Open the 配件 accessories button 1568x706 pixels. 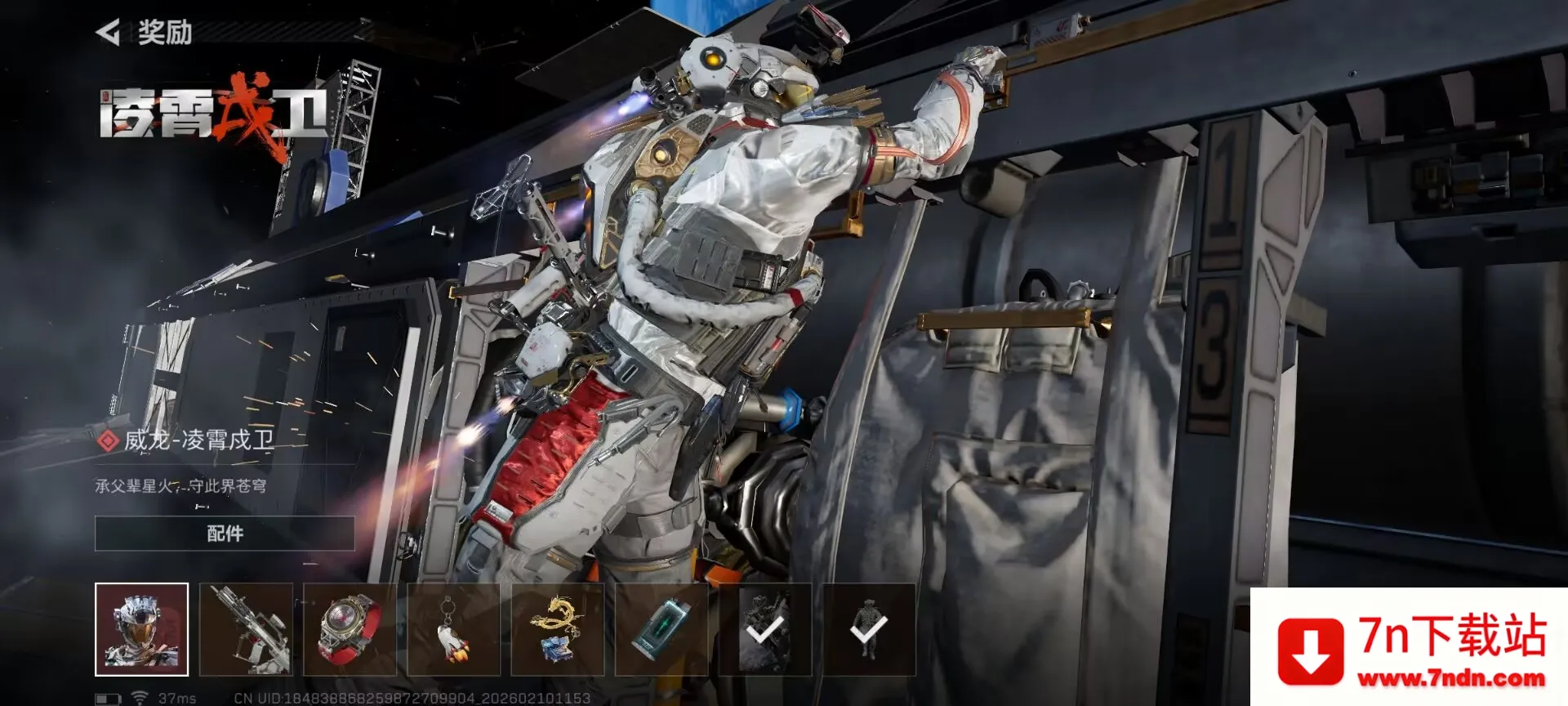click(x=225, y=534)
